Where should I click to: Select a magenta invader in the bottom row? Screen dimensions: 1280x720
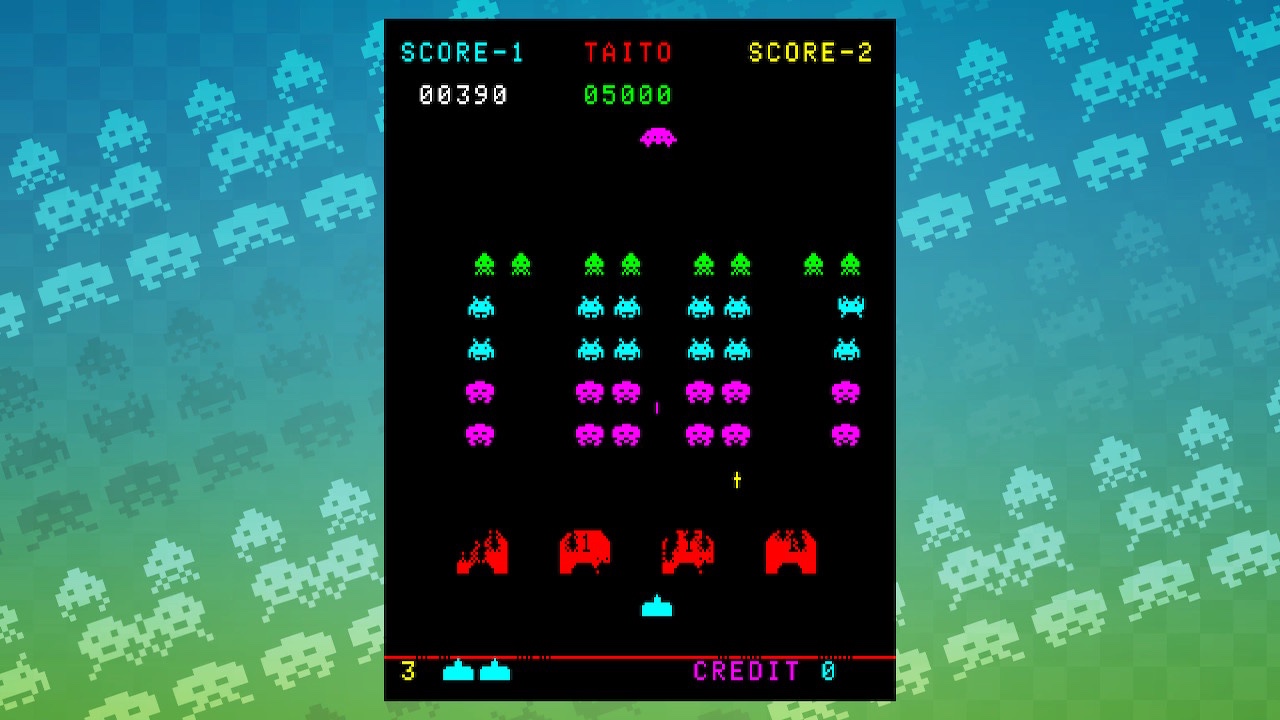tap(482, 436)
